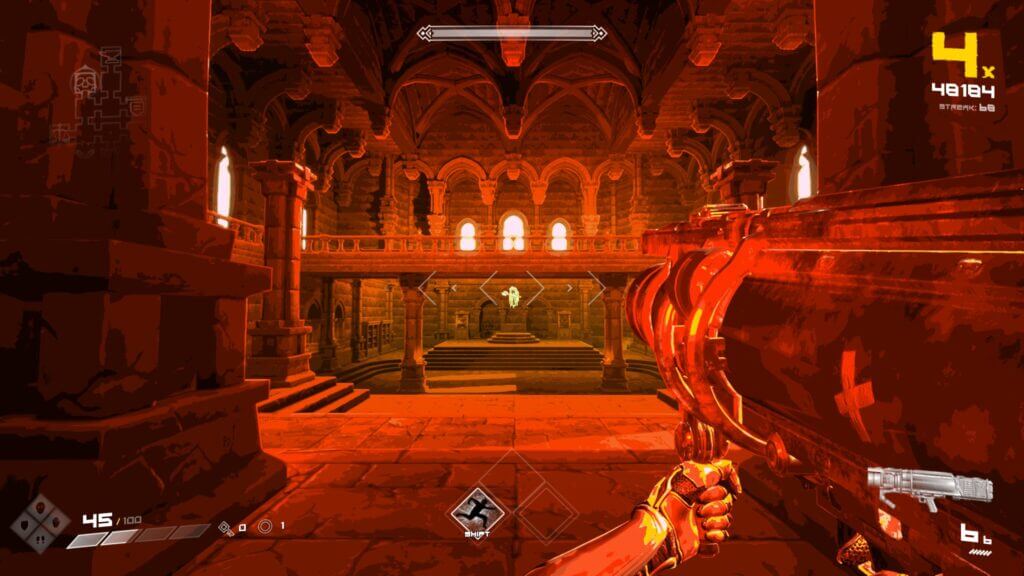Click the coin counter icon
The height and width of the screenshot is (576, 1024).
click(x=265, y=526)
